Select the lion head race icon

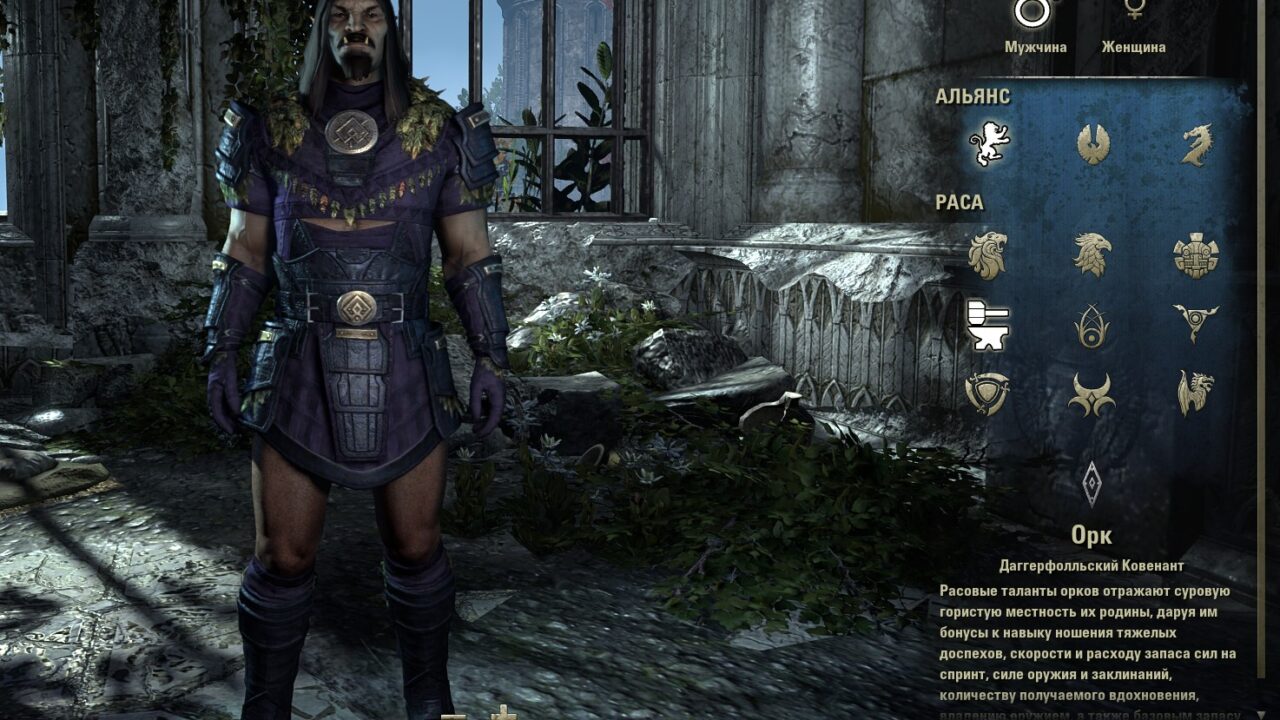988,255
